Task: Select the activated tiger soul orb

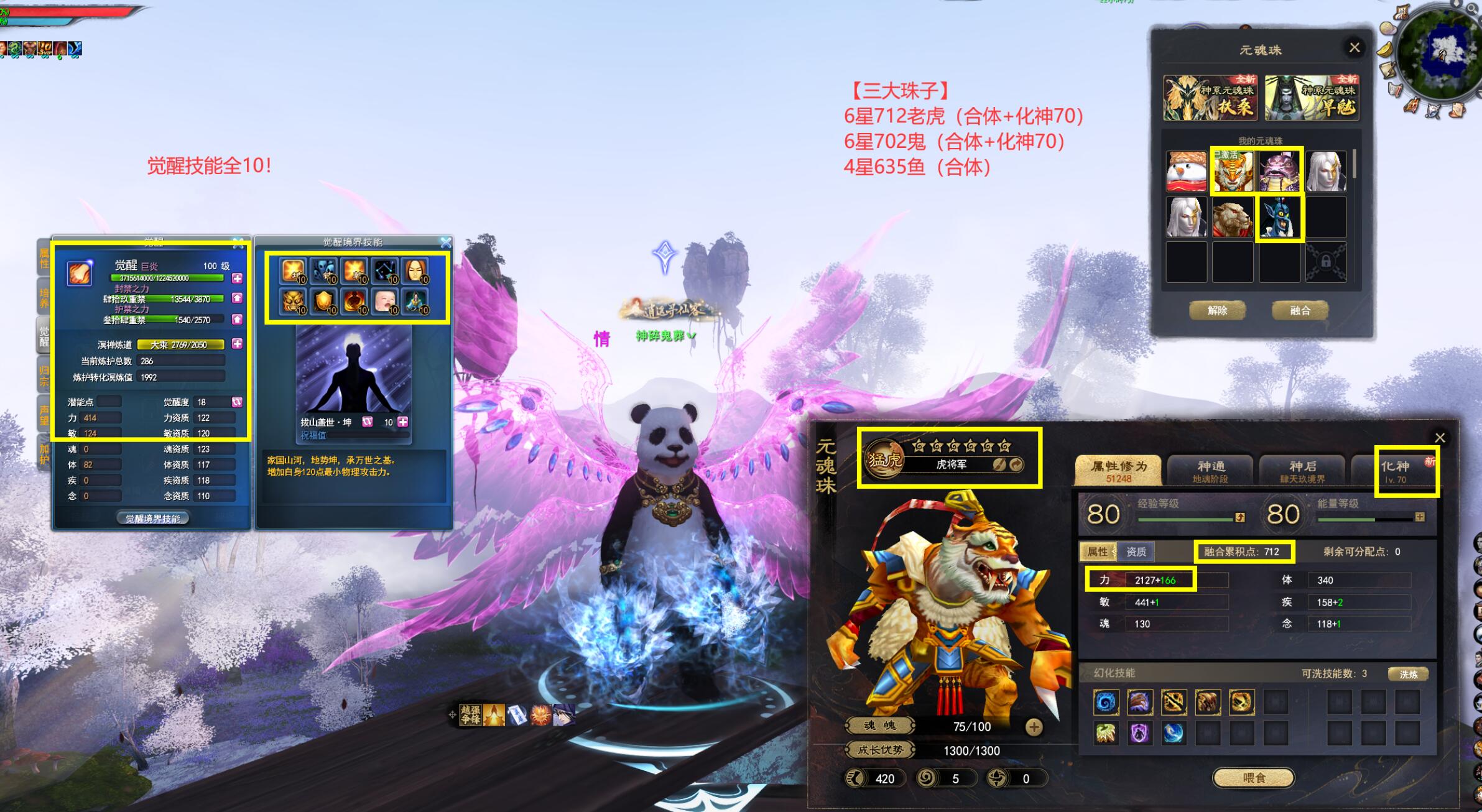Action: (x=1233, y=171)
